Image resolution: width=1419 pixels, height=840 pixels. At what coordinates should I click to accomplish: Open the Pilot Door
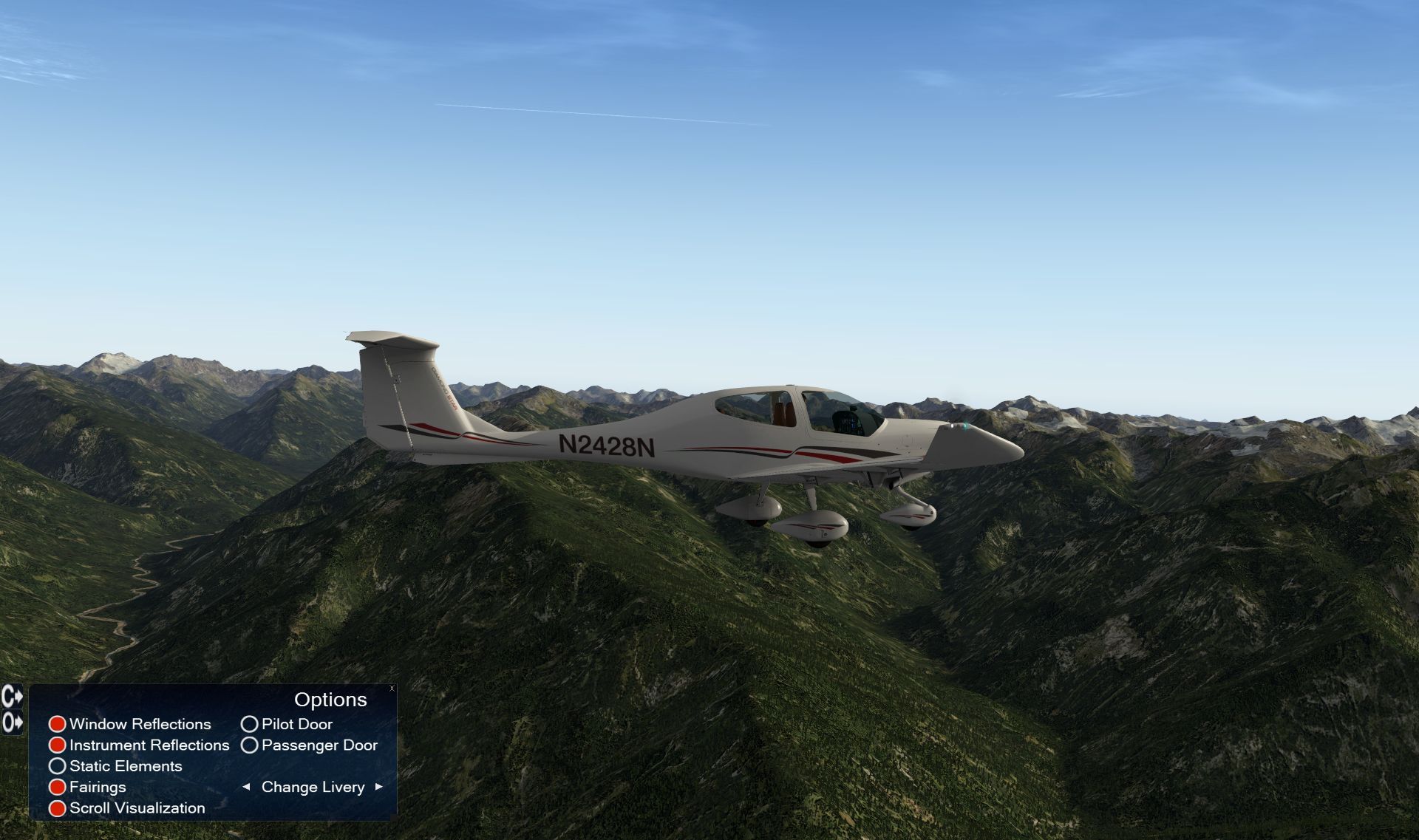click(x=250, y=724)
